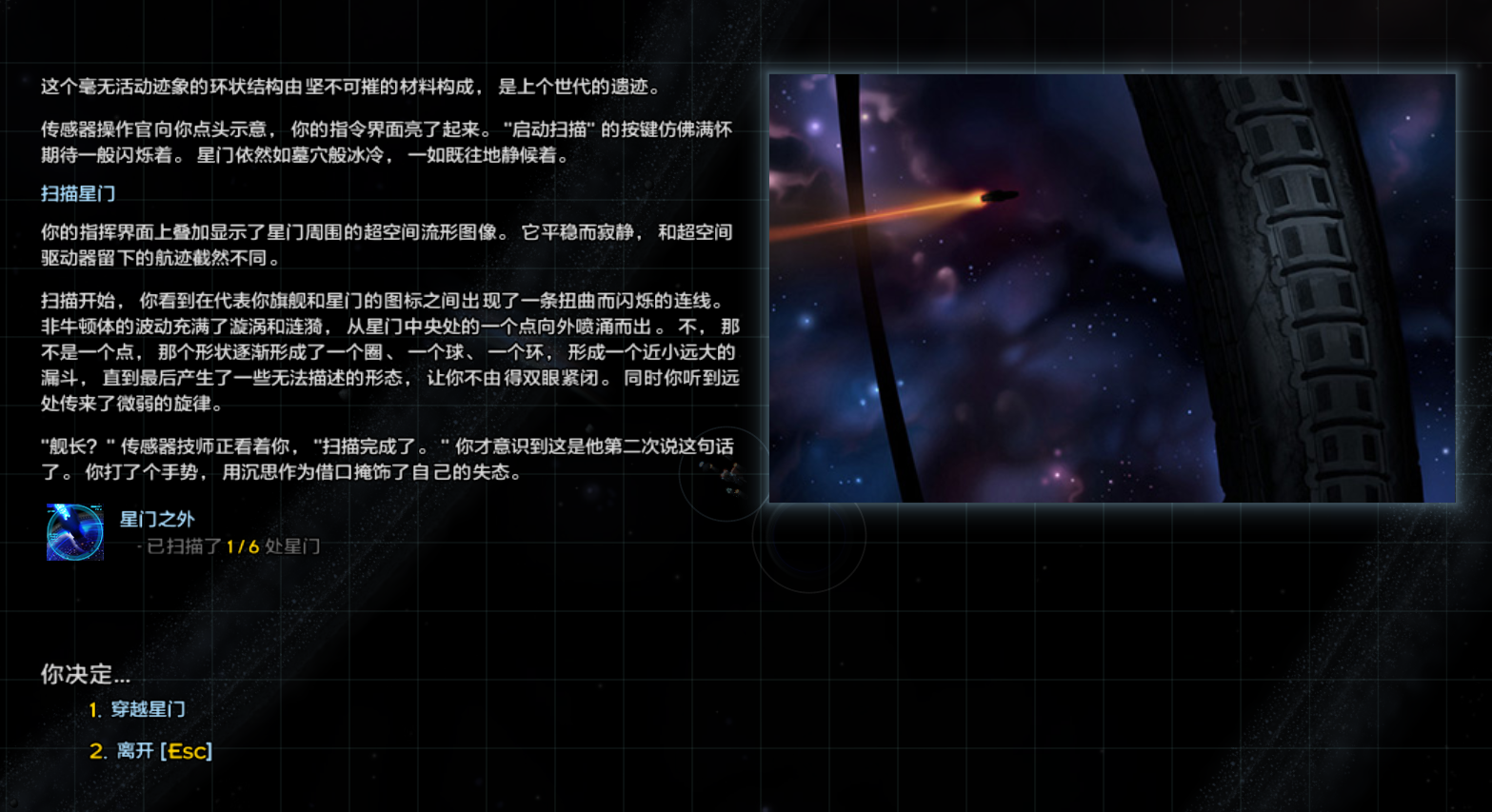Switch to the event illustration panel
1492x812 pixels.
tap(1112, 286)
